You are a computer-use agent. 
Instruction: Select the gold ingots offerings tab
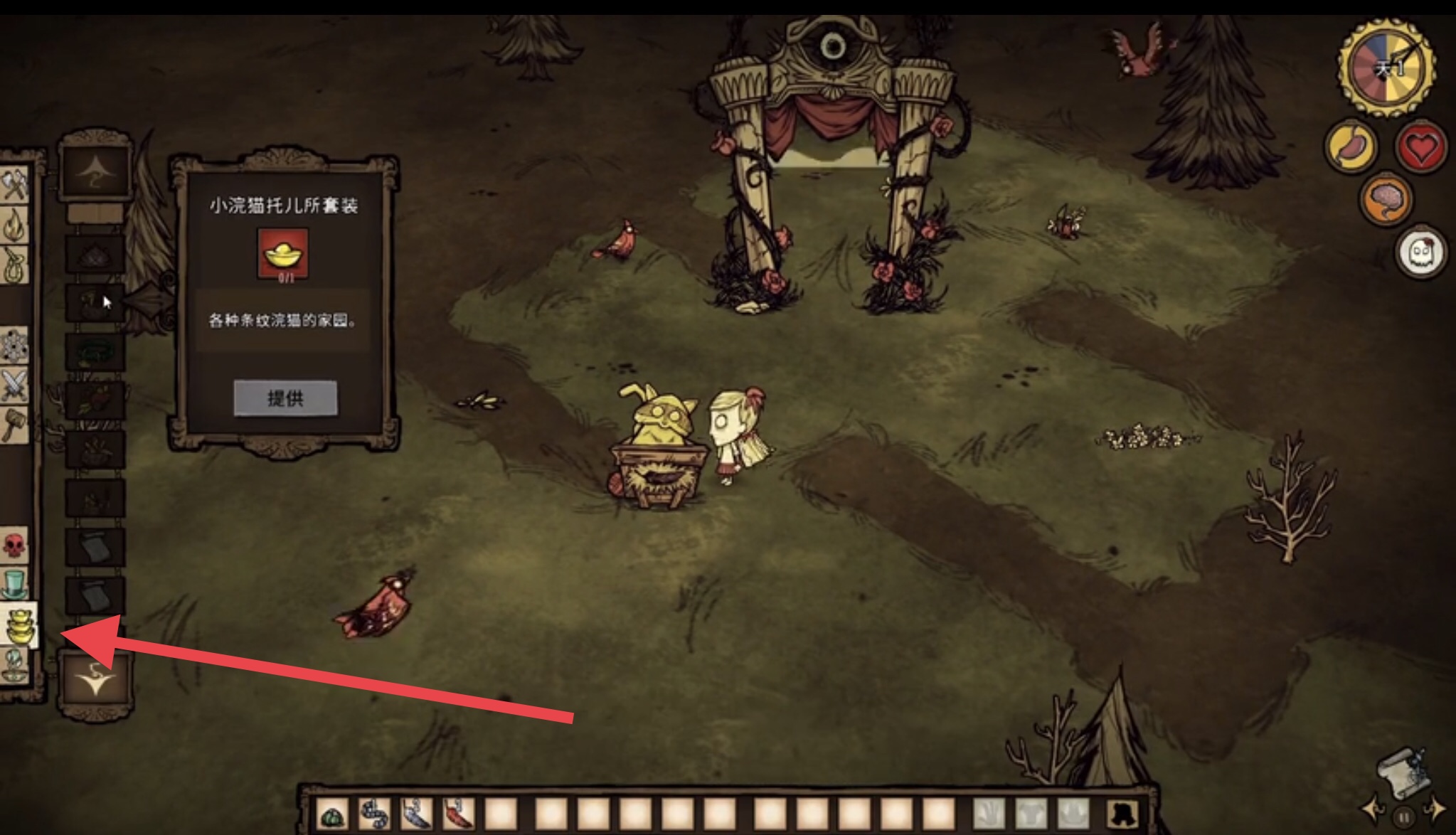[18, 625]
